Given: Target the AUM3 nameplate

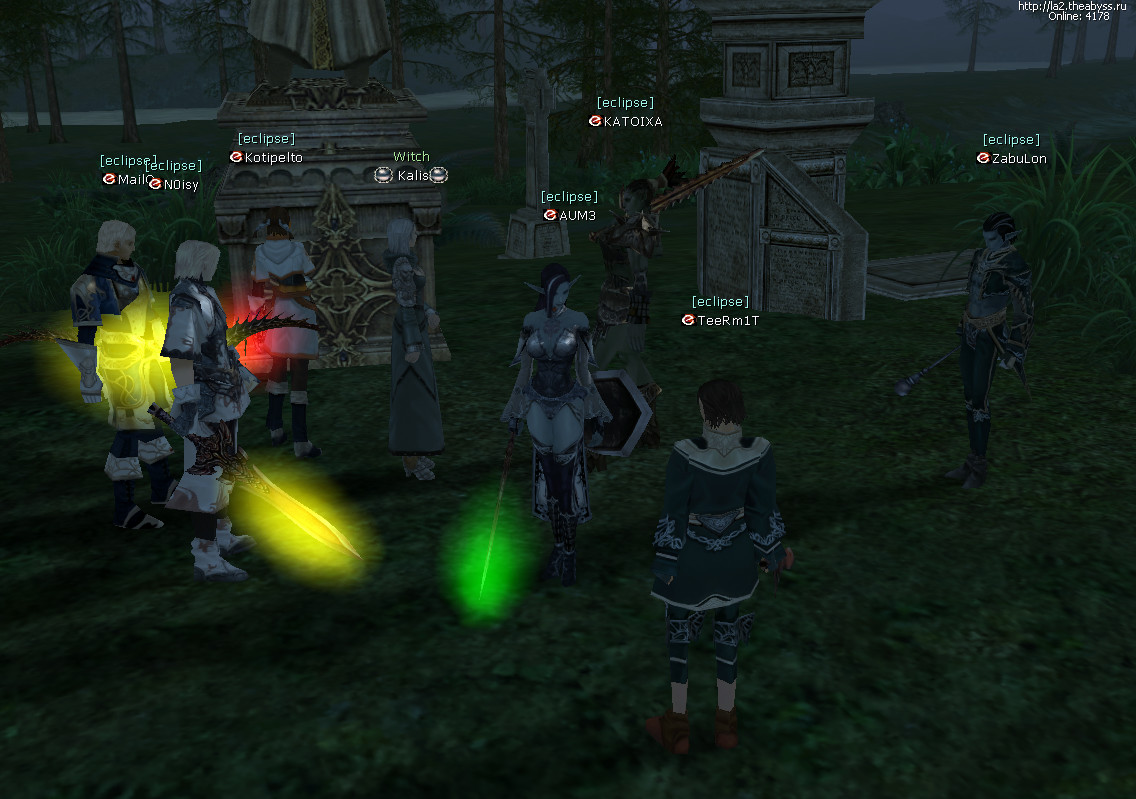Looking at the screenshot, I should coord(577,215).
